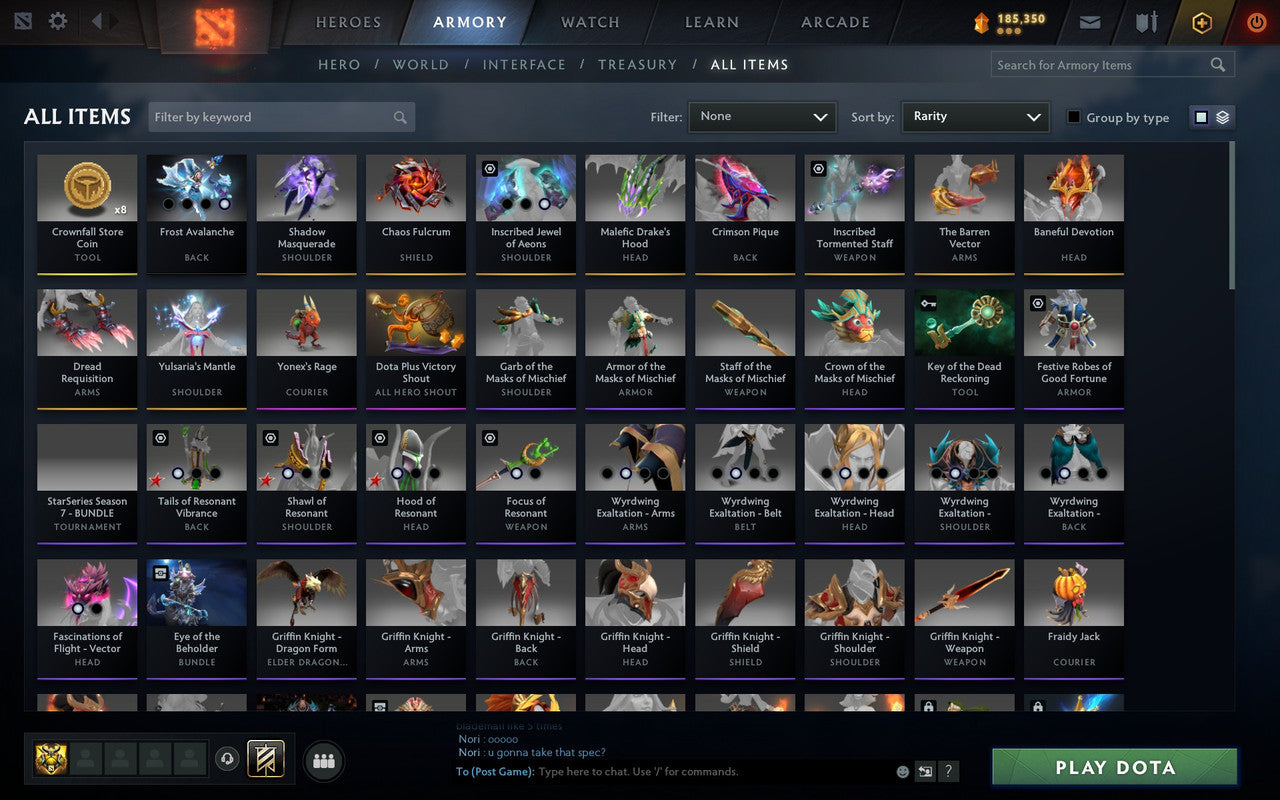
Task: Select the shield and sword battle pass icon
Action: point(1145,21)
